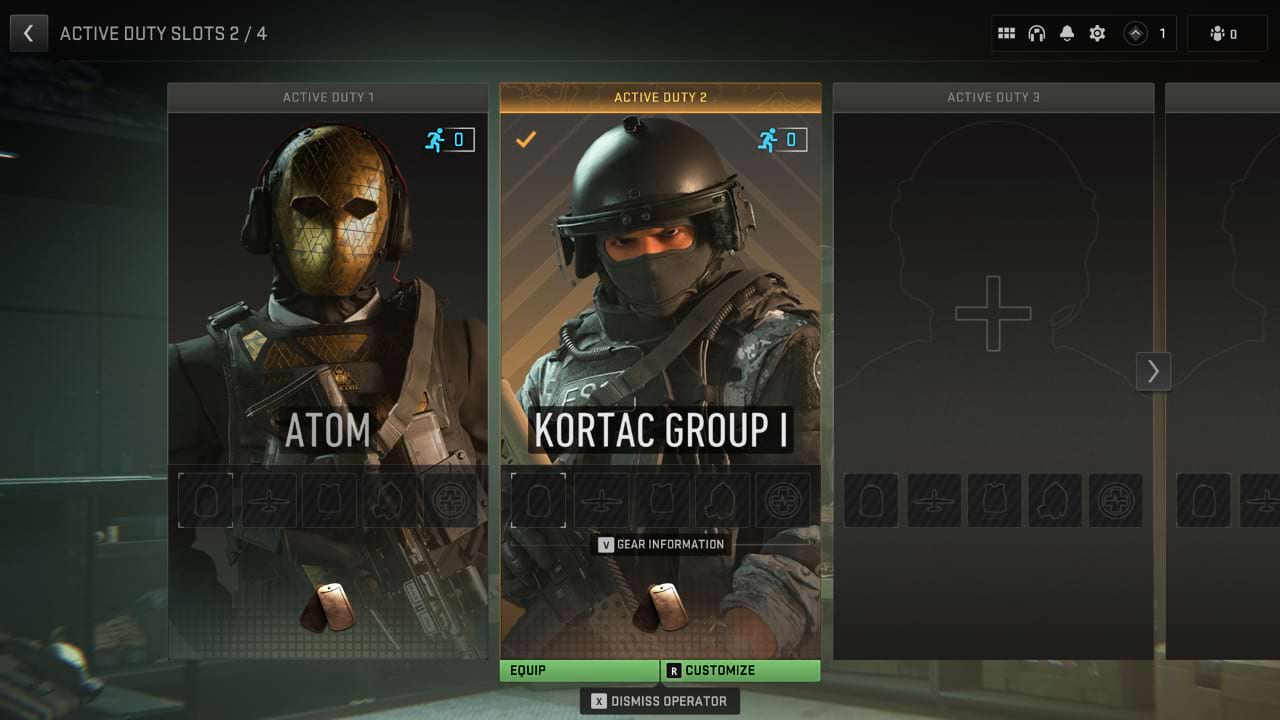Expand to next operator slots with the arrow chevron
This screenshot has height=720, width=1280.
point(1154,371)
